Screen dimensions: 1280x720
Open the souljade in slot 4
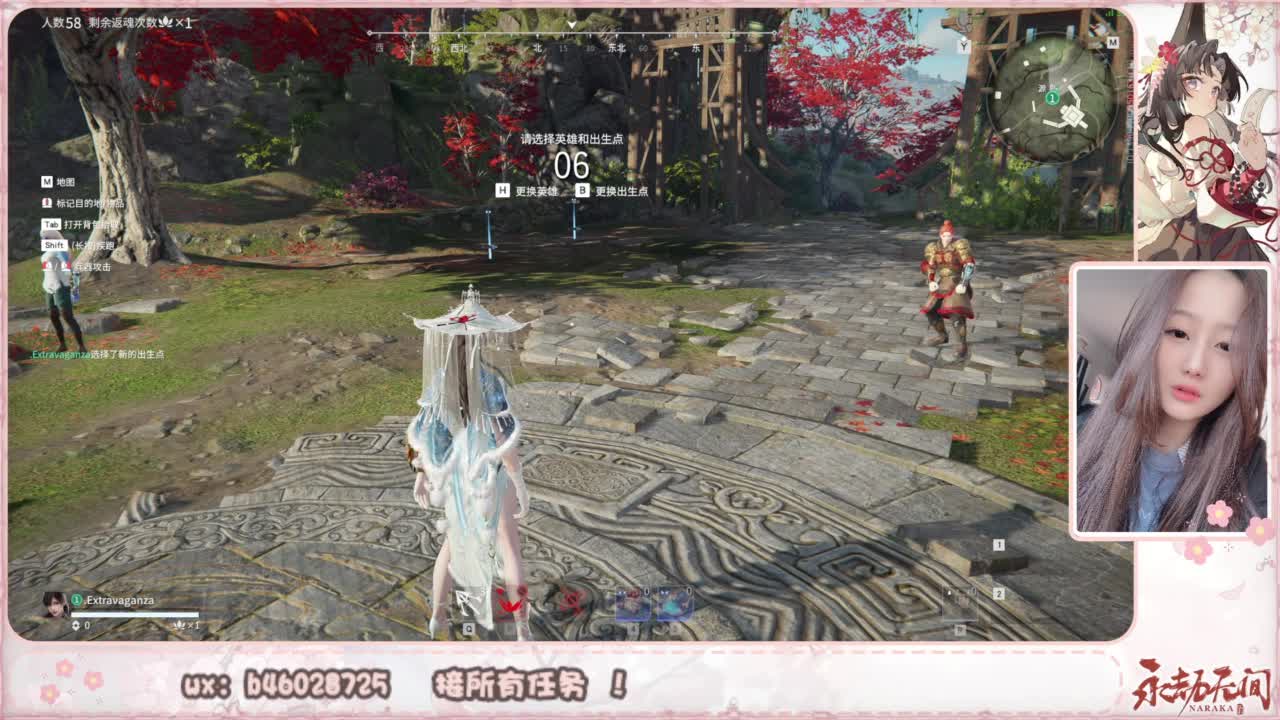[x=632, y=602]
